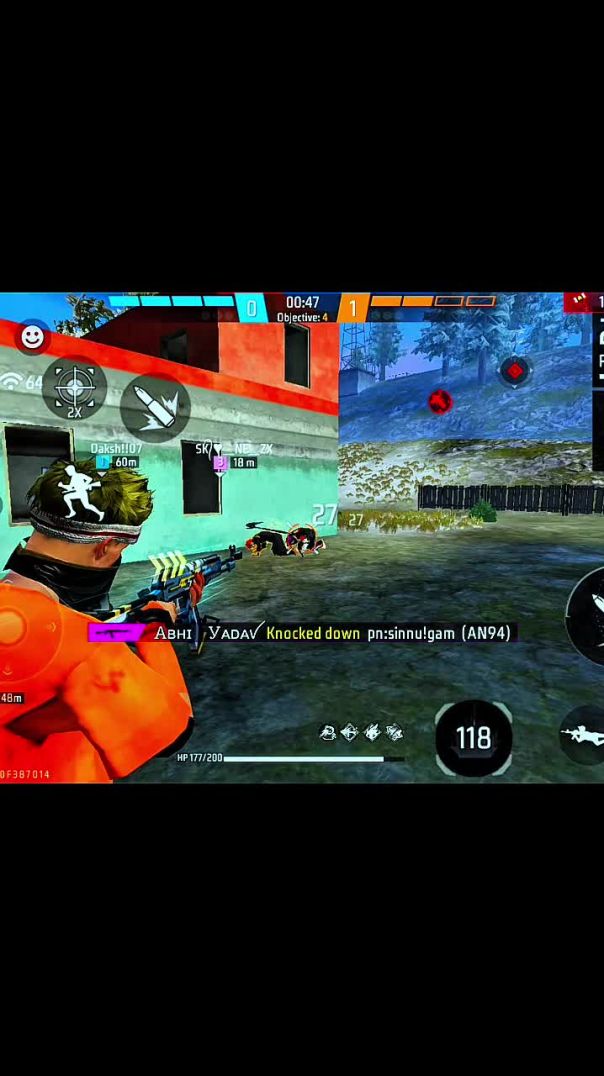Toggle the 2X scope button
The image size is (604, 1076).
coord(74,388)
